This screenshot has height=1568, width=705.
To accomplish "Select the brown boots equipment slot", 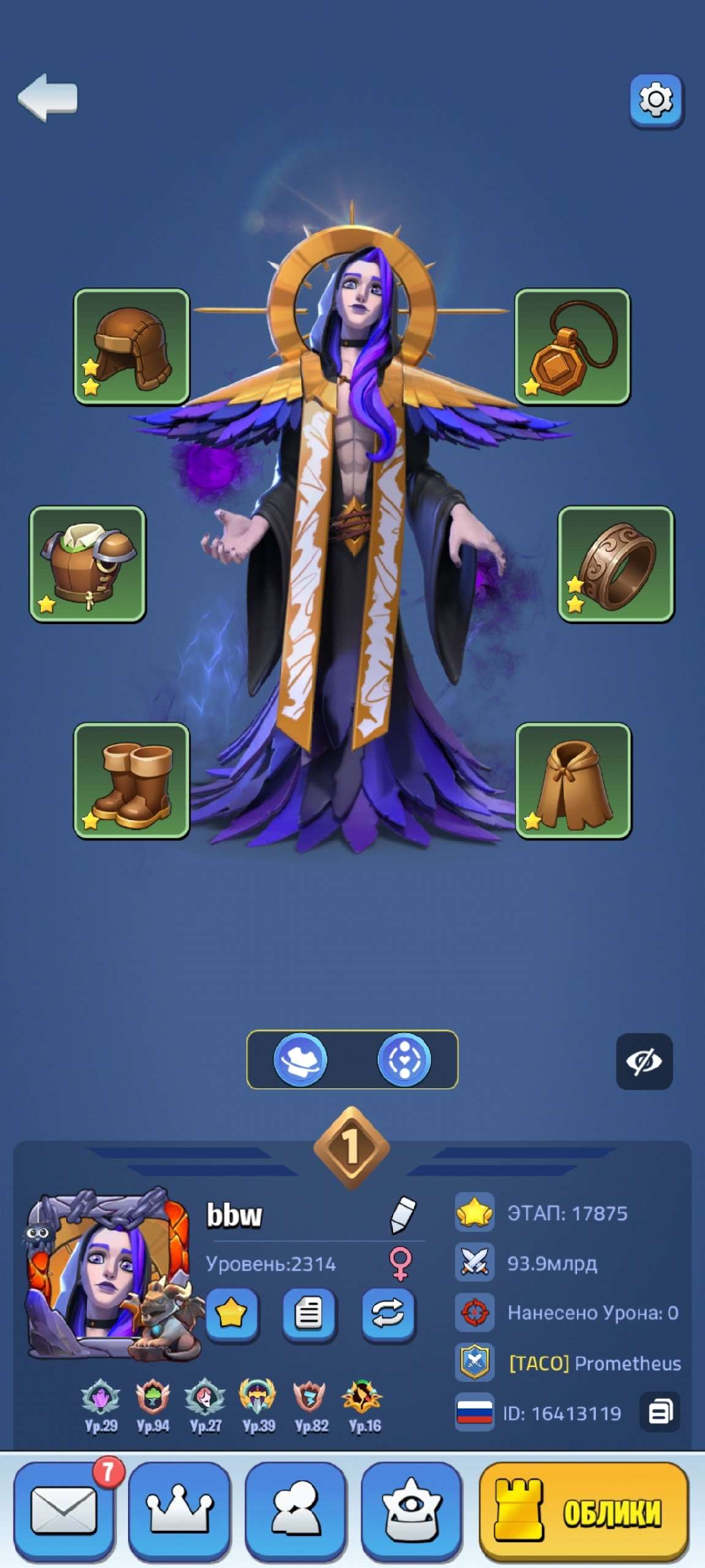I will pos(132,780).
